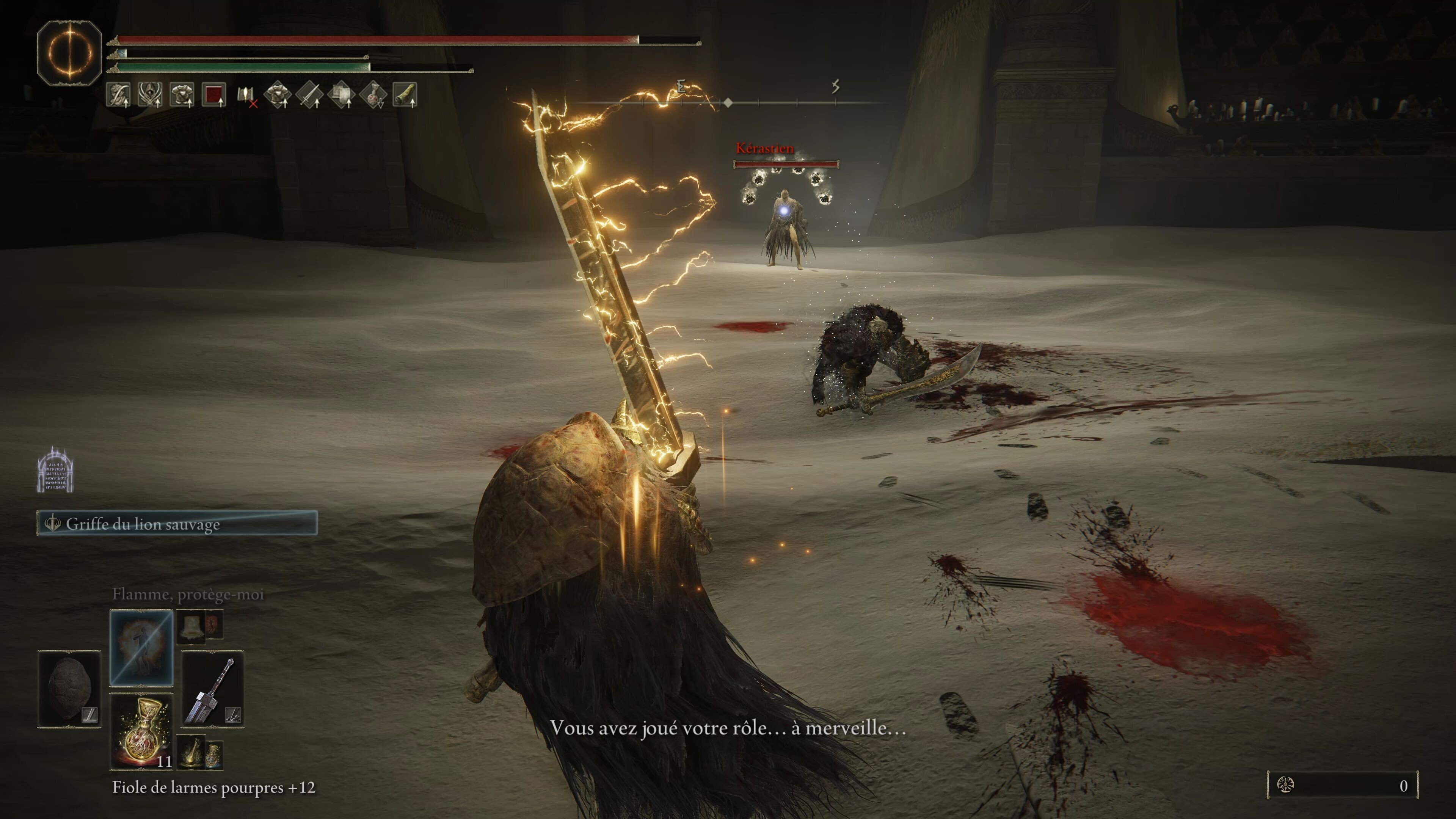Image resolution: width=1456 pixels, height=819 pixels.
Task: Inspect the red flask with down arrow icon
Action: point(373,94)
